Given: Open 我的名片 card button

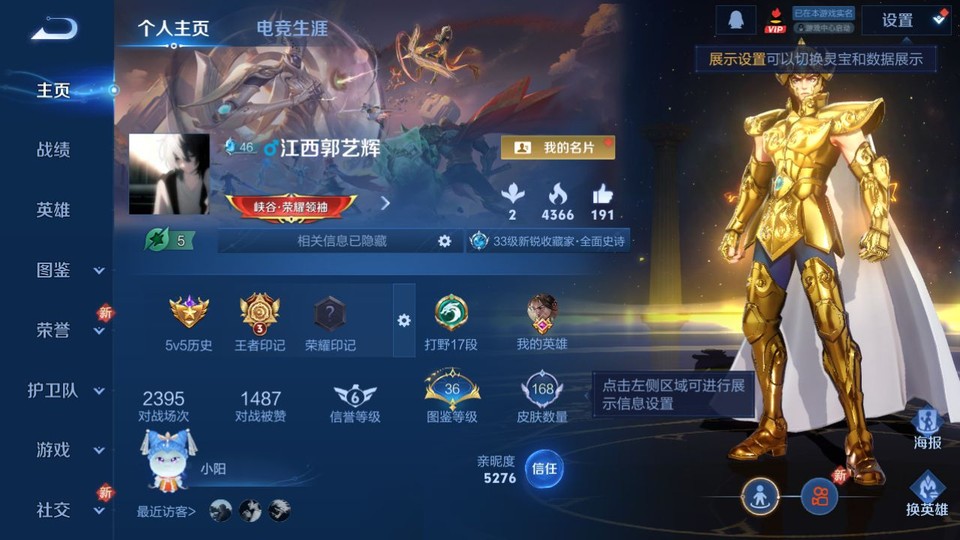Looking at the screenshot, I should 557,147.
